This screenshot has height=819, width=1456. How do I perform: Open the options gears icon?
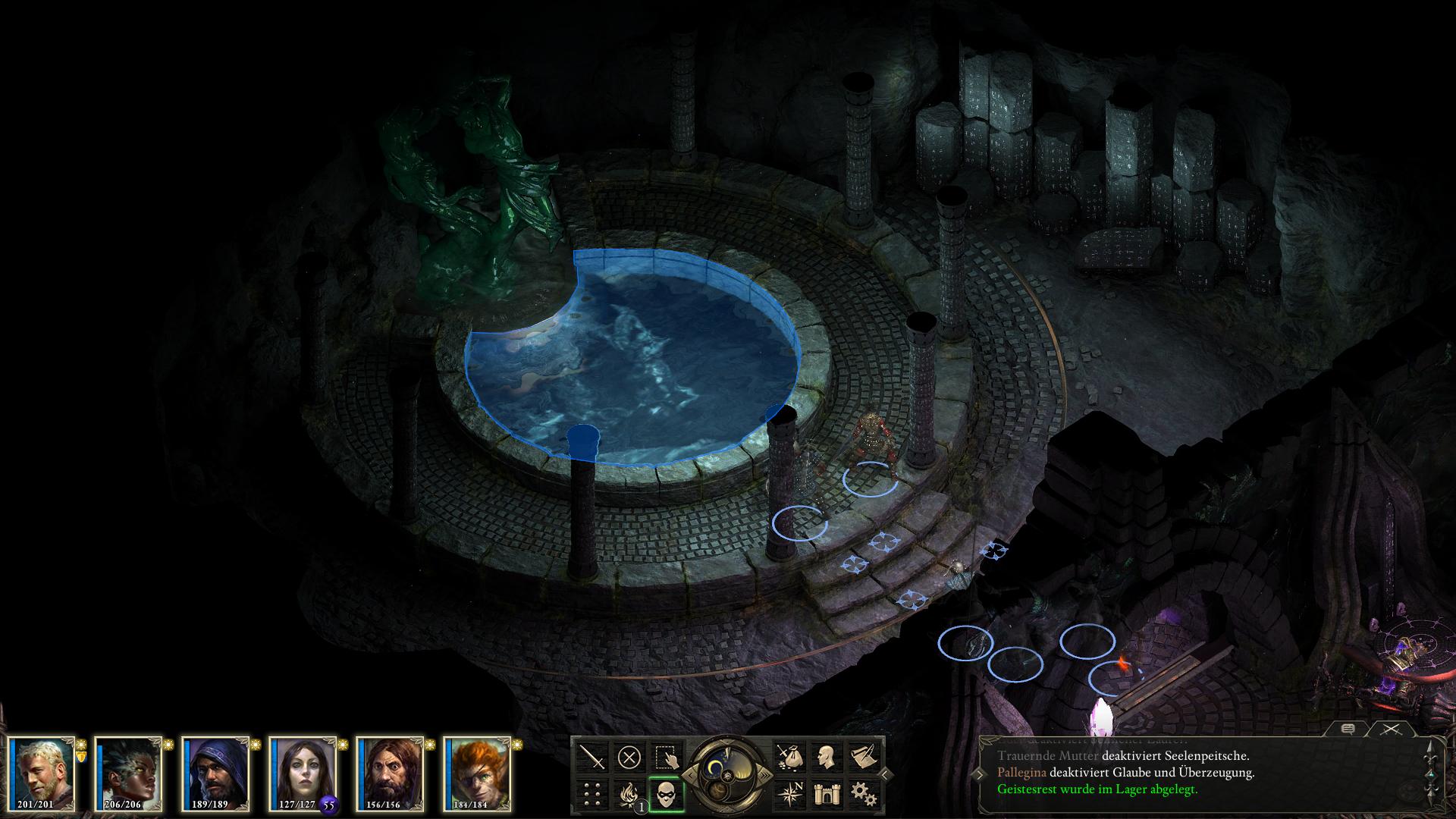864,794
